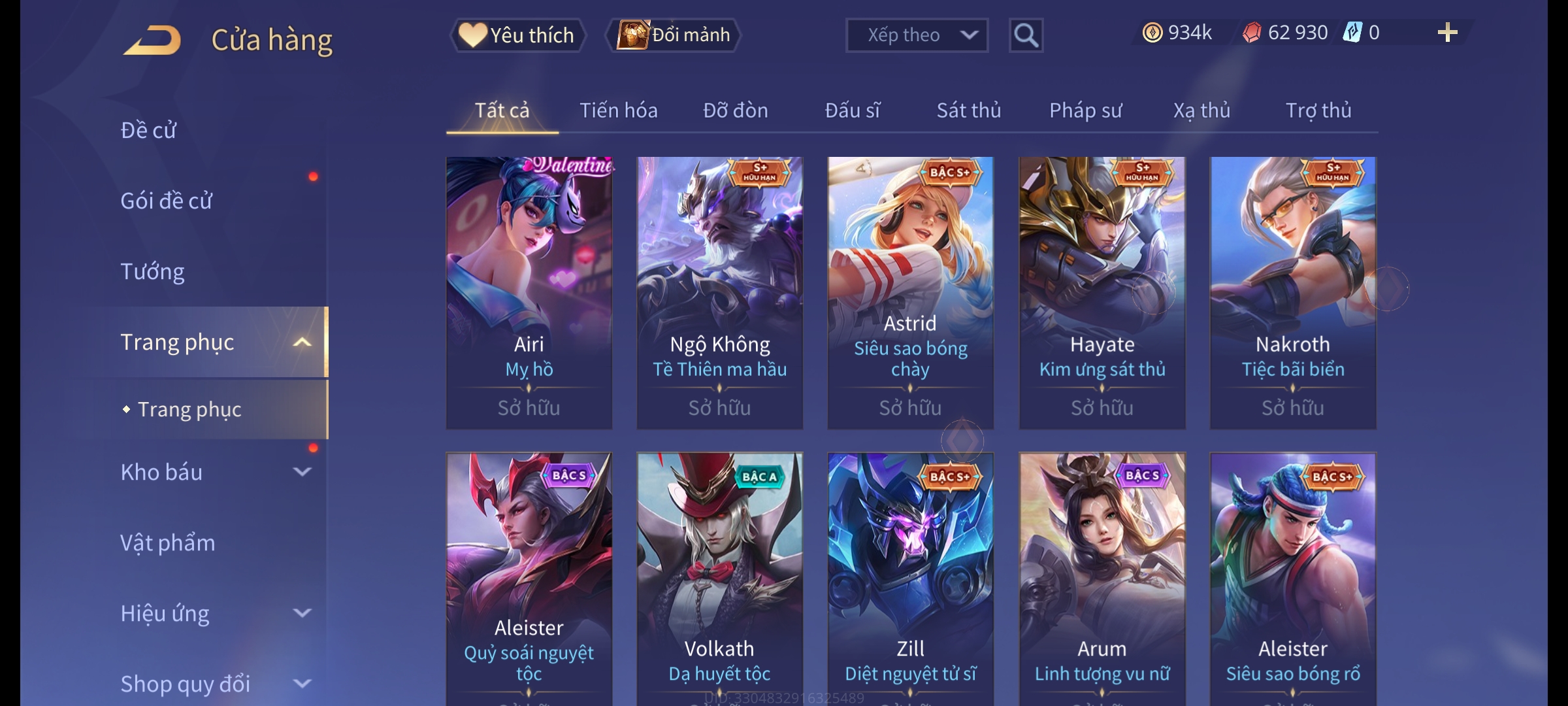
Task: Switch to the Tiến hóa tab
Action: [618, 110]
